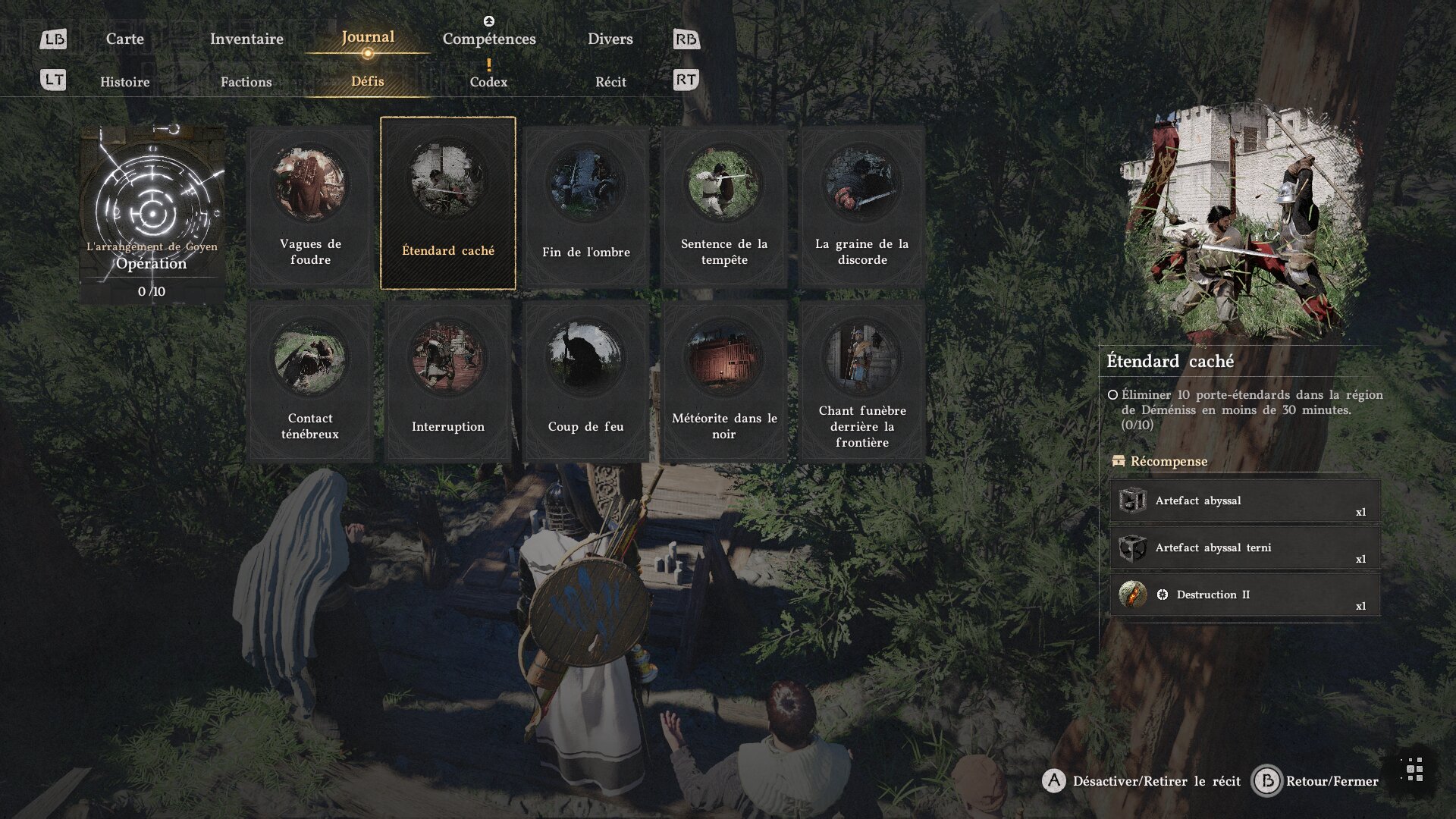Pick the Sentence de la tempête challenge

[x=724, y=206]
